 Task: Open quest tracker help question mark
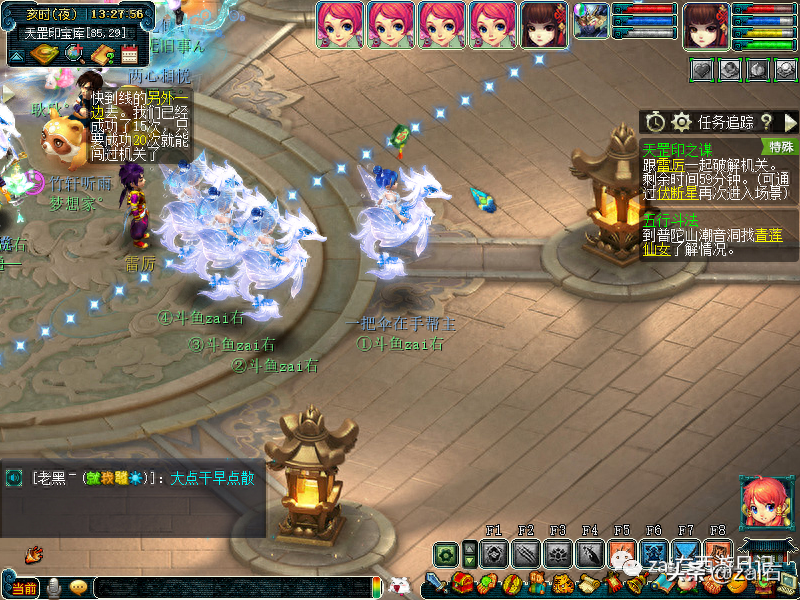[x=766, y=122]
